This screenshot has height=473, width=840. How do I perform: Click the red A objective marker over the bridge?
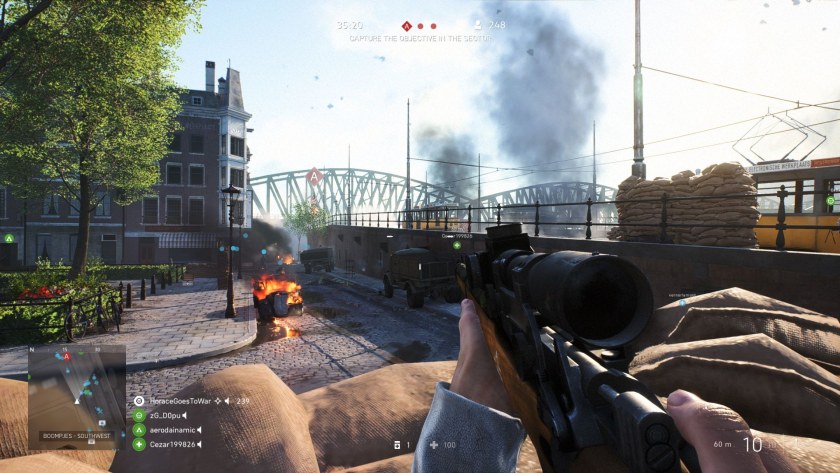[314, 176]
